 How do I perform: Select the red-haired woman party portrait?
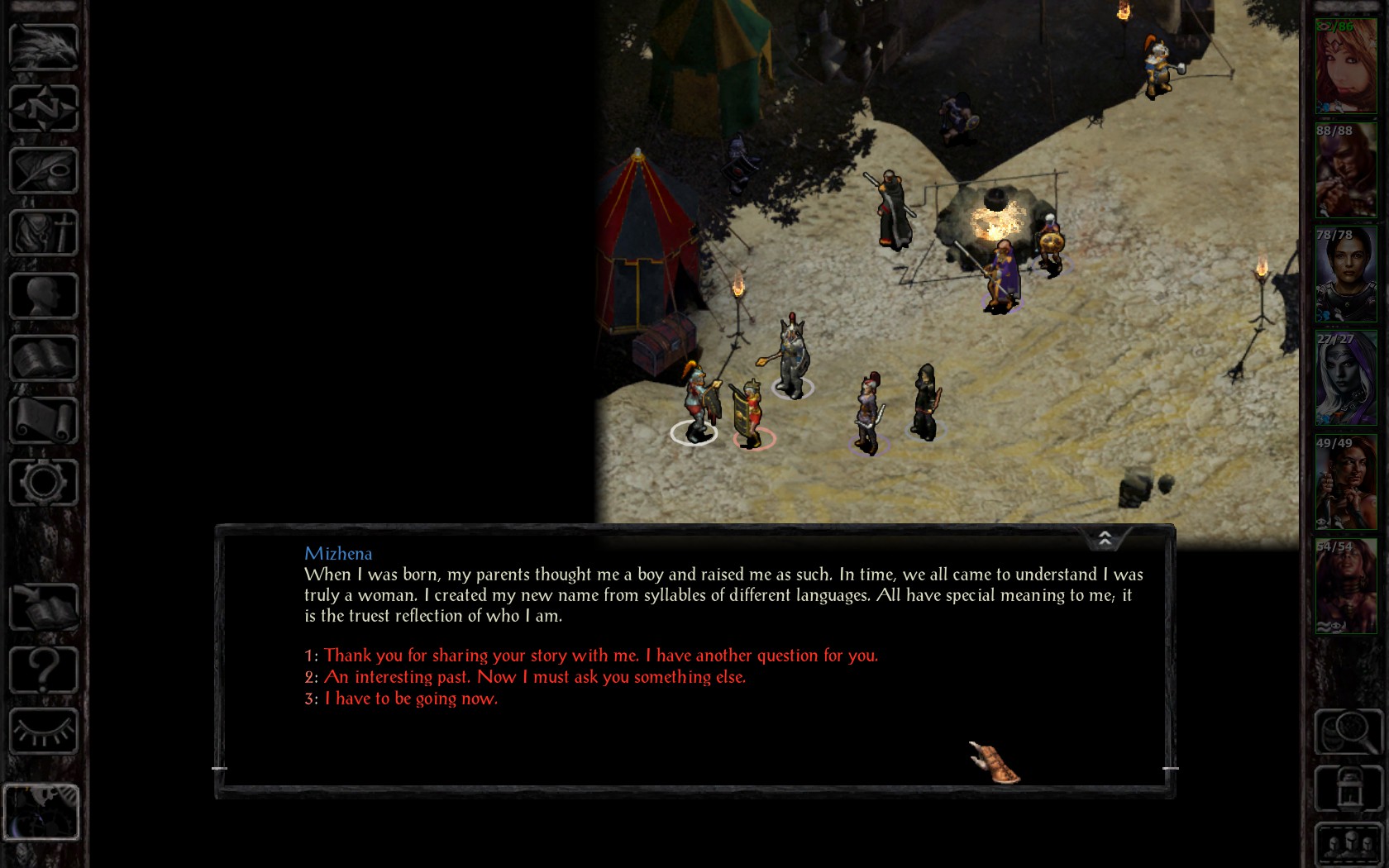point(1345,66)
